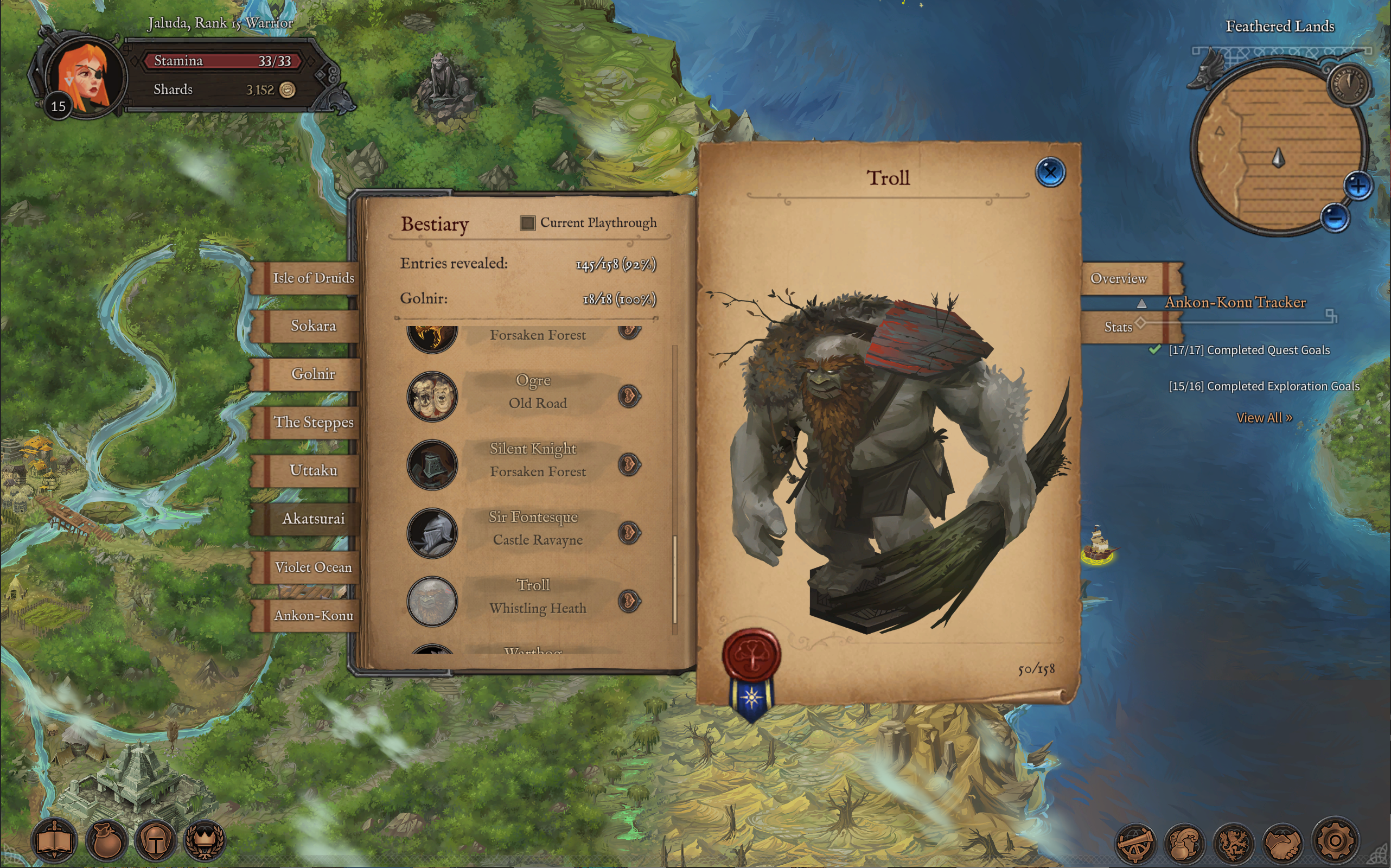The image size is (1391, 868).
Task: Toggle the Current Playthrough checkbox
Action: coord(527,223)
